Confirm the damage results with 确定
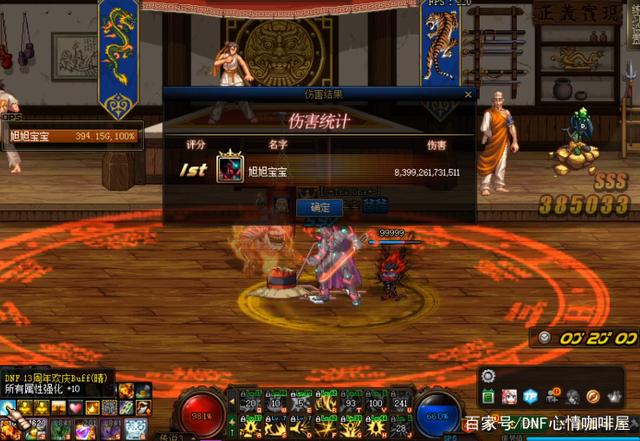This screenshot has height=441, width=640. tap(320, 207)
